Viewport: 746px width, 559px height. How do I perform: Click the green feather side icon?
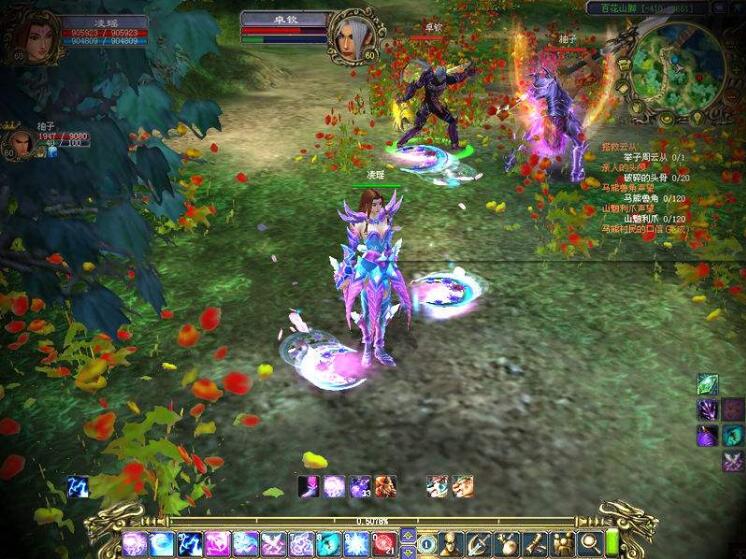708,384
